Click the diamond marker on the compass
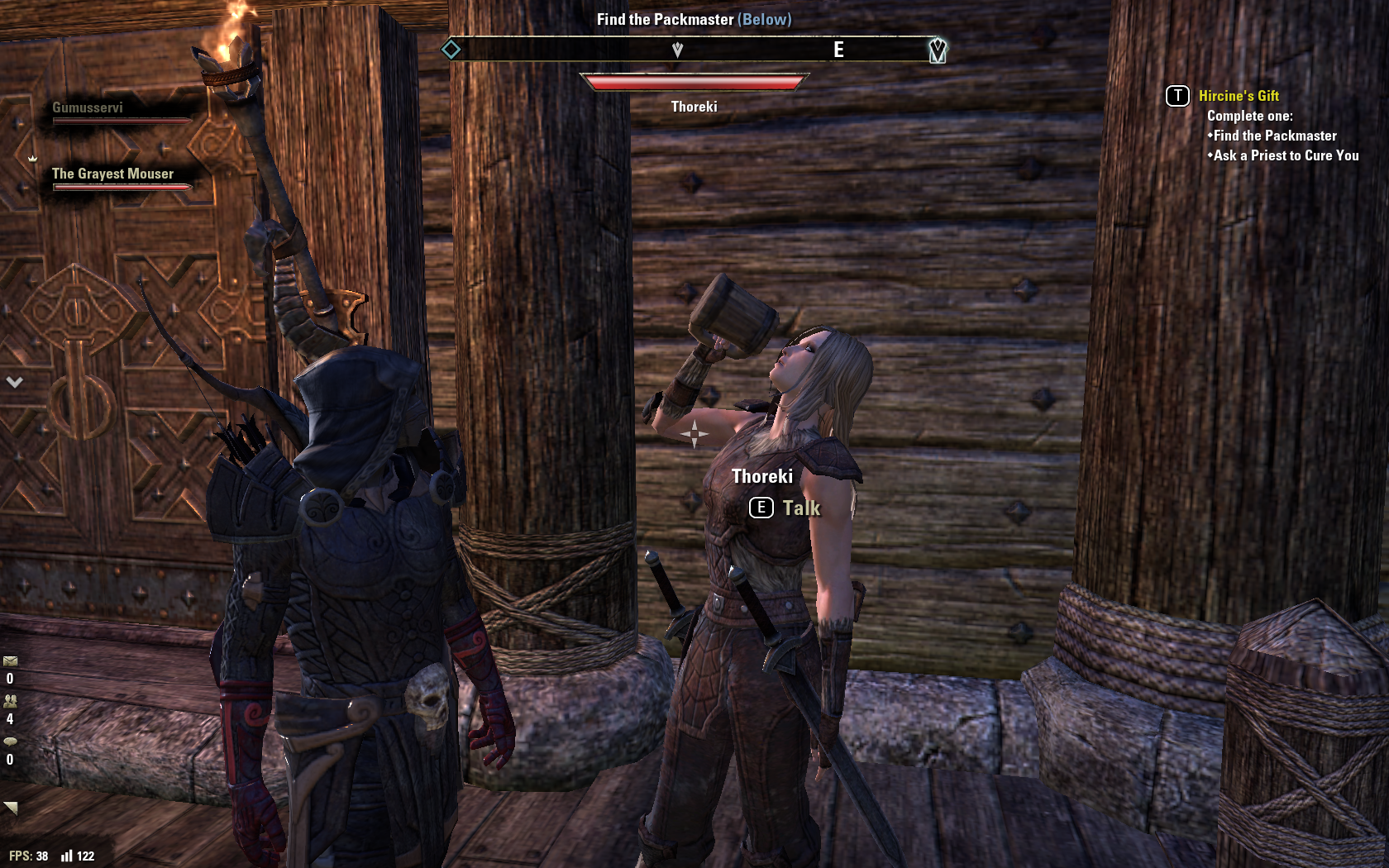1389x868 pixels. tap(451, 50)
